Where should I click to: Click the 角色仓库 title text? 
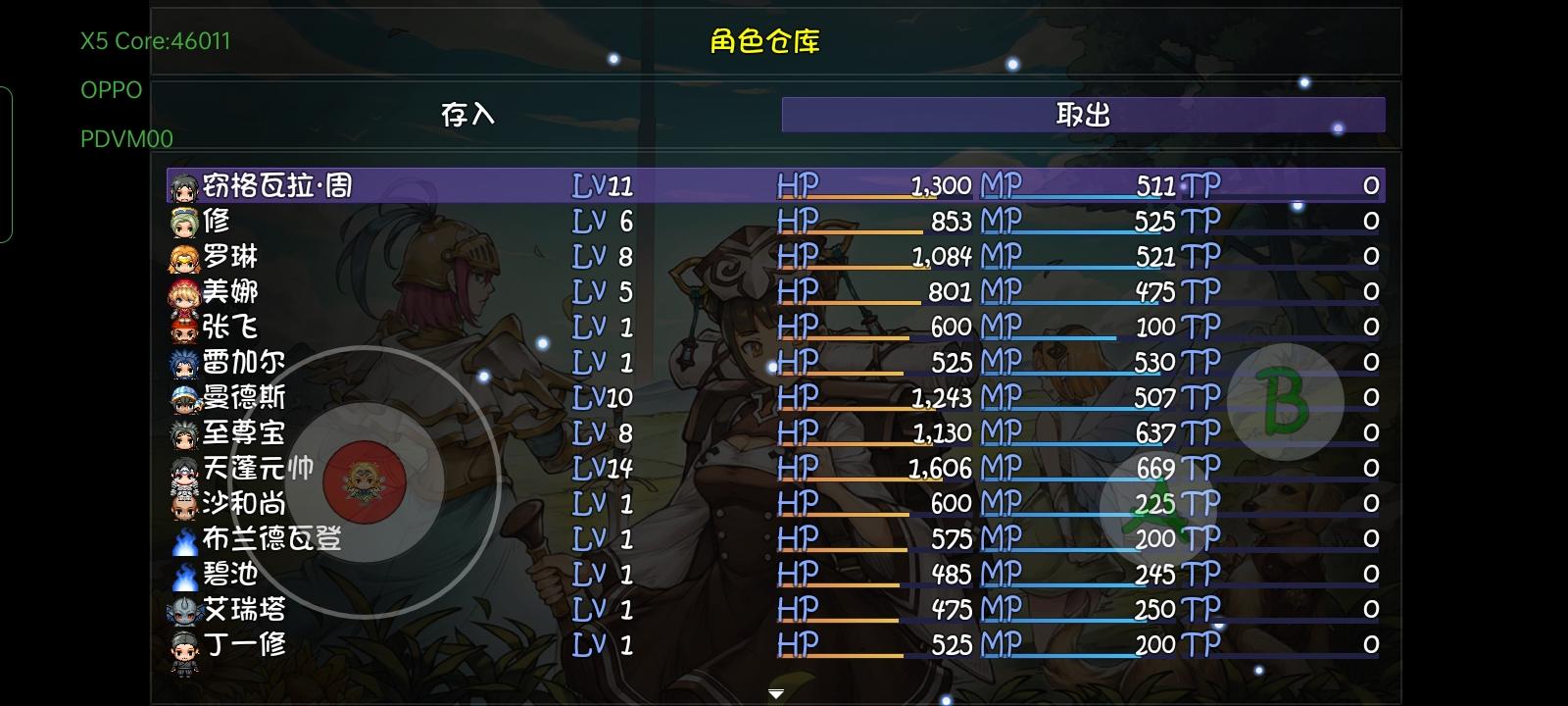tap(765, 42)
